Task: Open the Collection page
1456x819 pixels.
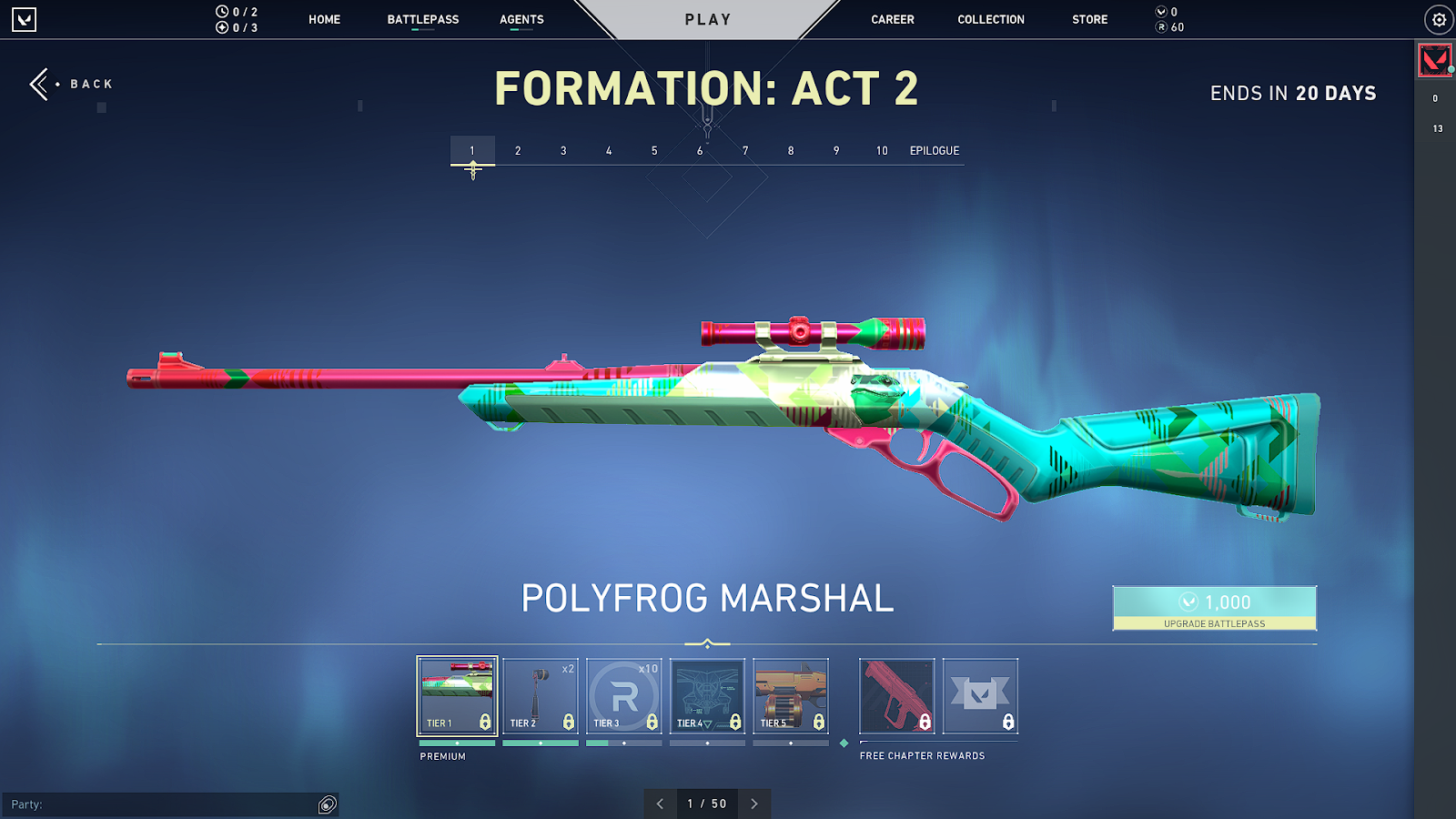Action: 990,19
